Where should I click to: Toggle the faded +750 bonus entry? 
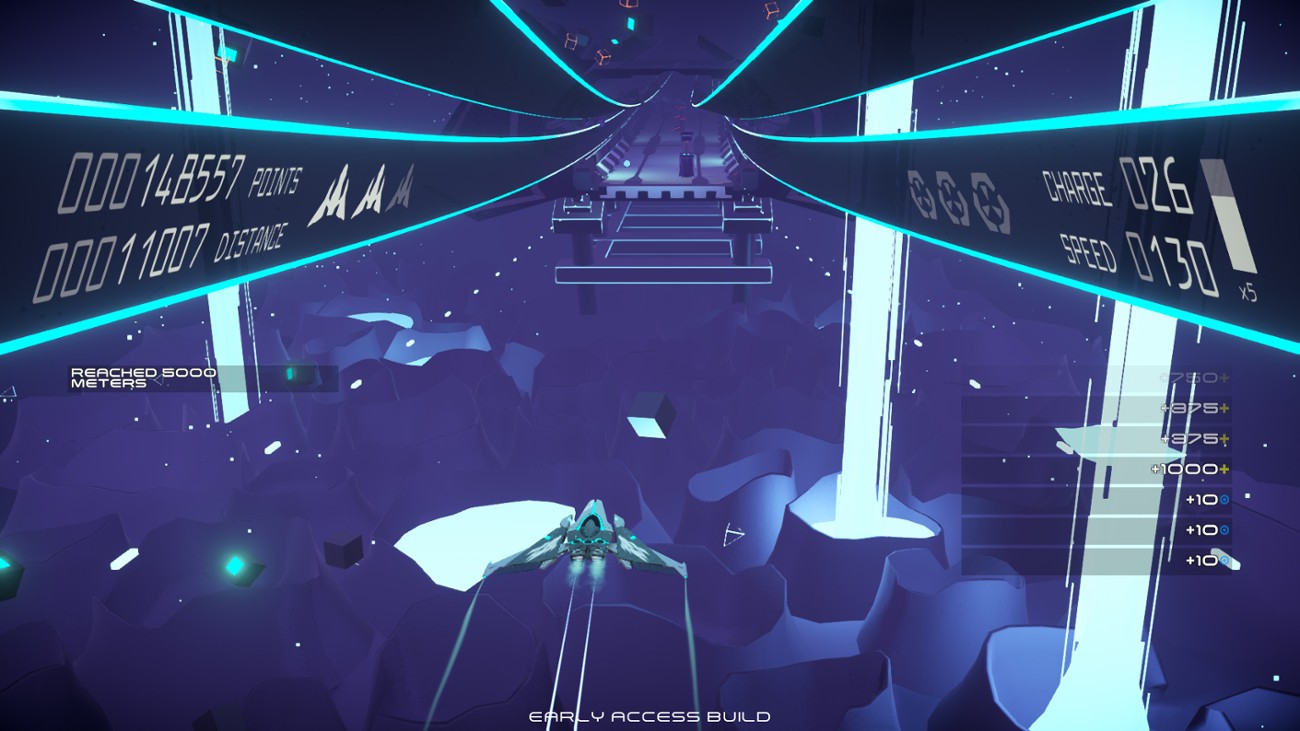1192,377
